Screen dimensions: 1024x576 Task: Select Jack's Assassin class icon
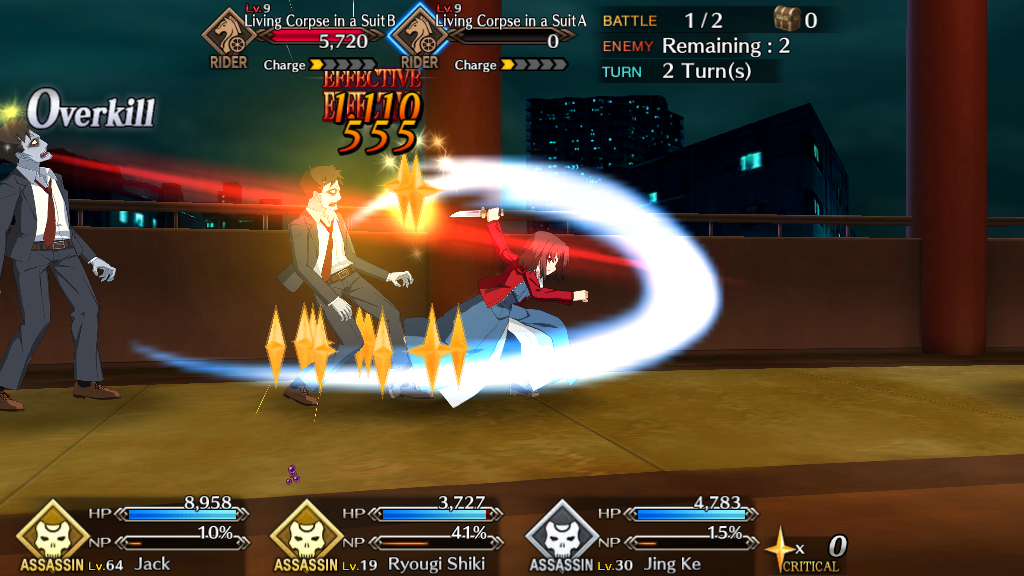pyautogui.click(x=45, y=529)
